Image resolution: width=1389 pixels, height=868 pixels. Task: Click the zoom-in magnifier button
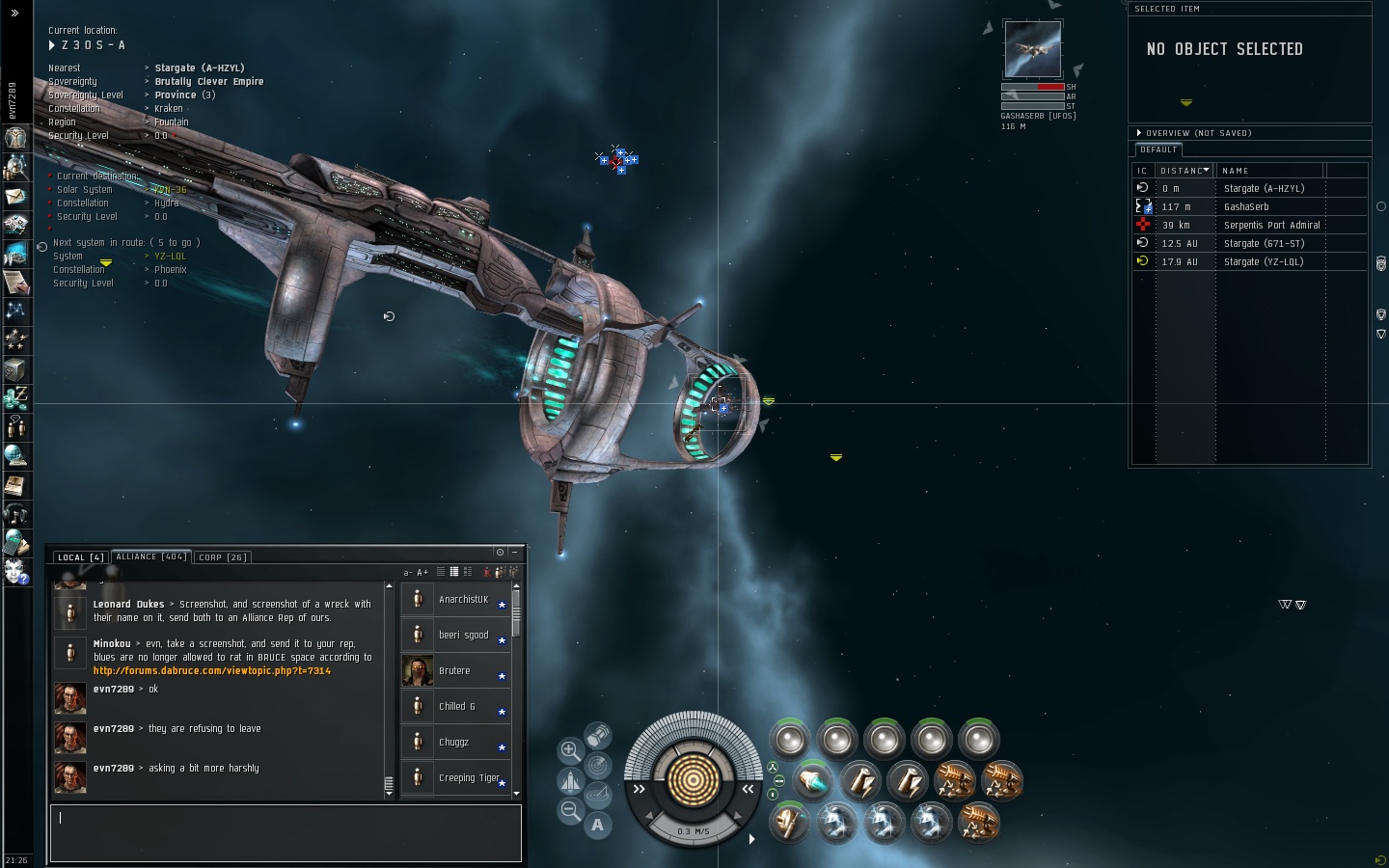pyautogui.click(x=570, y=749)
